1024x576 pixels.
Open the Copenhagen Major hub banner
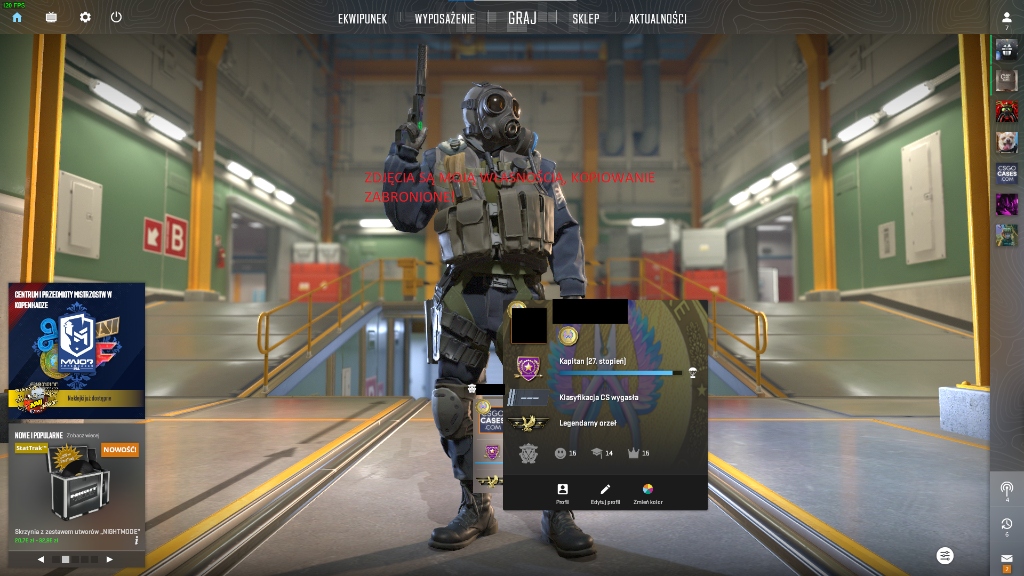(77, 349)
